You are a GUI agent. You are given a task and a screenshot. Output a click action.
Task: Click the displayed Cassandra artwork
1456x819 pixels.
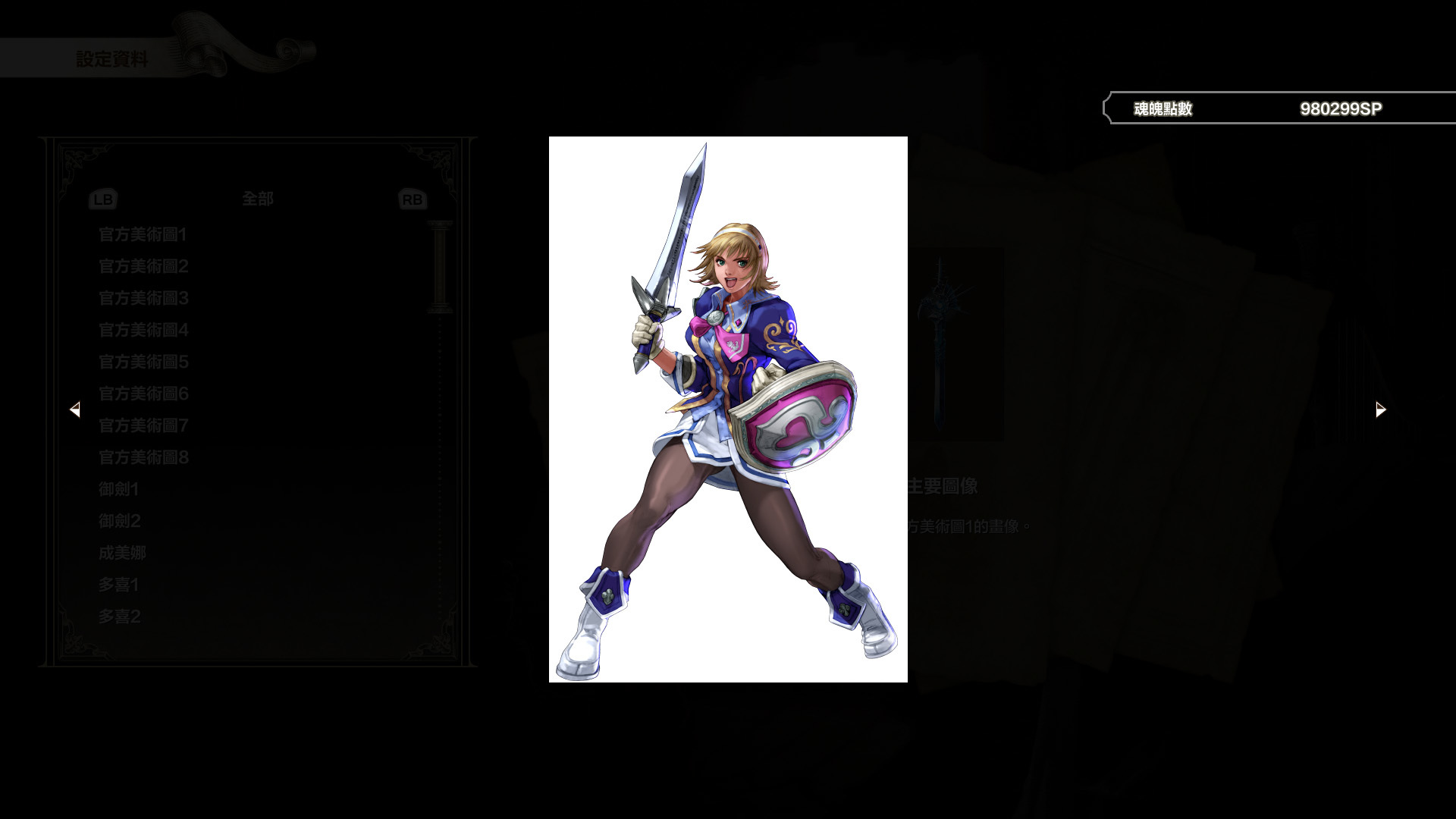pyautogui.click(x=728, y=409)
